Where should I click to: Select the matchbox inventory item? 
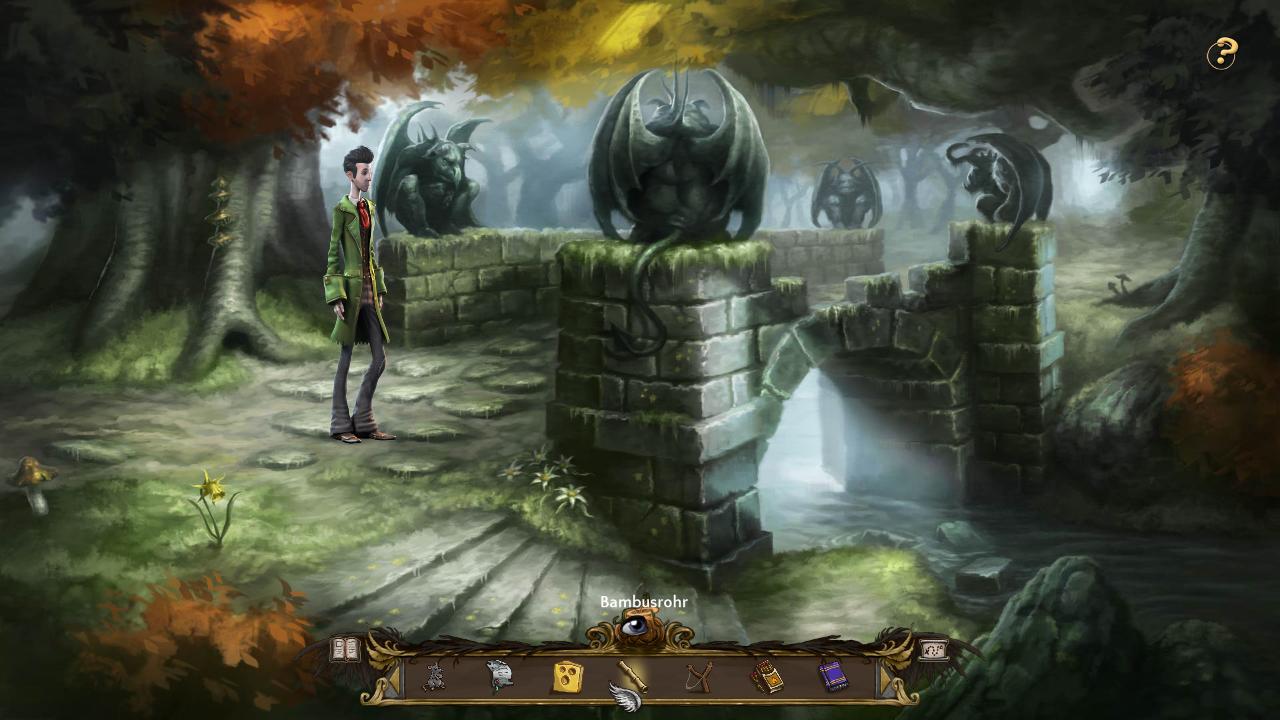766,677
